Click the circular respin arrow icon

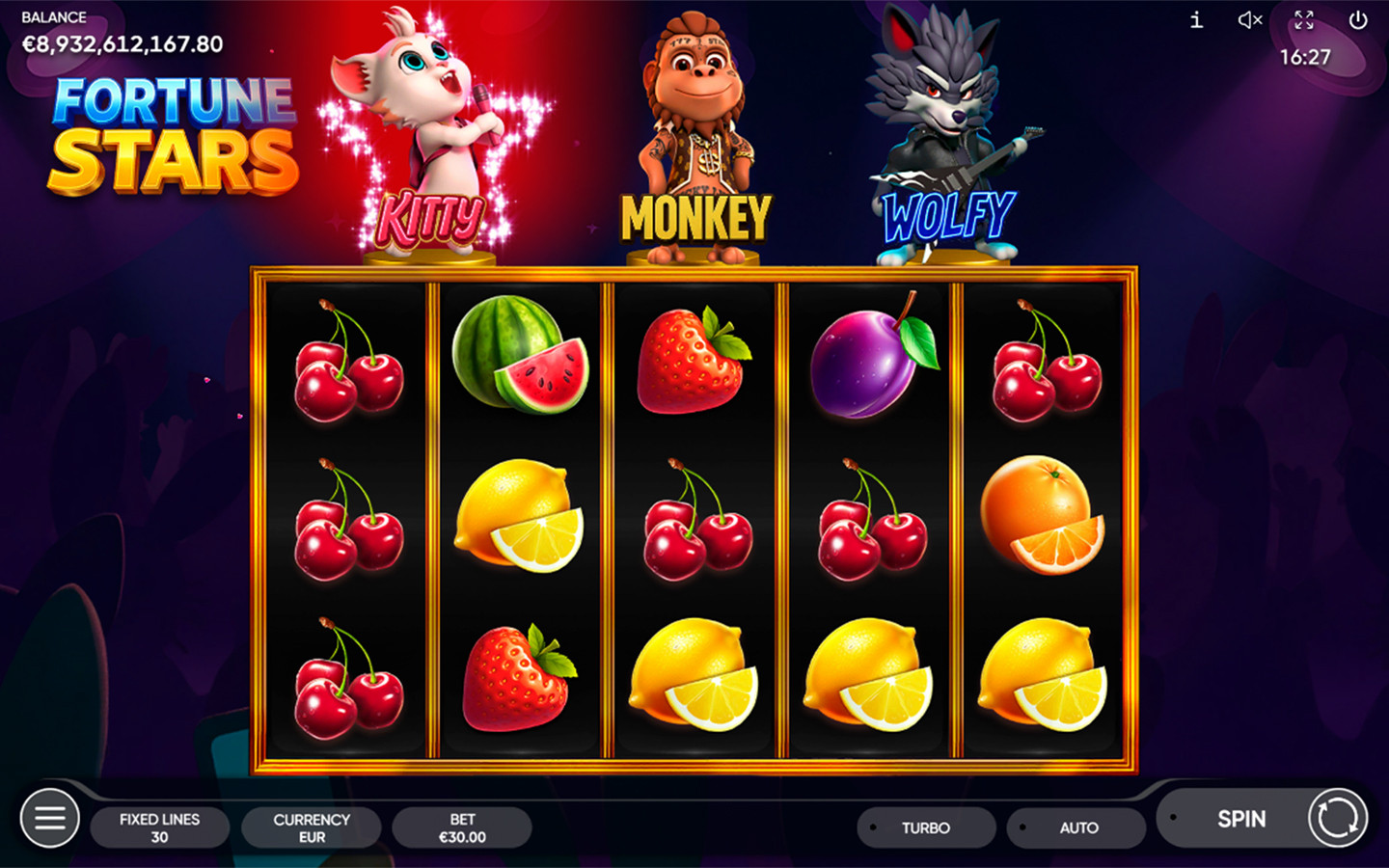tap(1338, 819)
